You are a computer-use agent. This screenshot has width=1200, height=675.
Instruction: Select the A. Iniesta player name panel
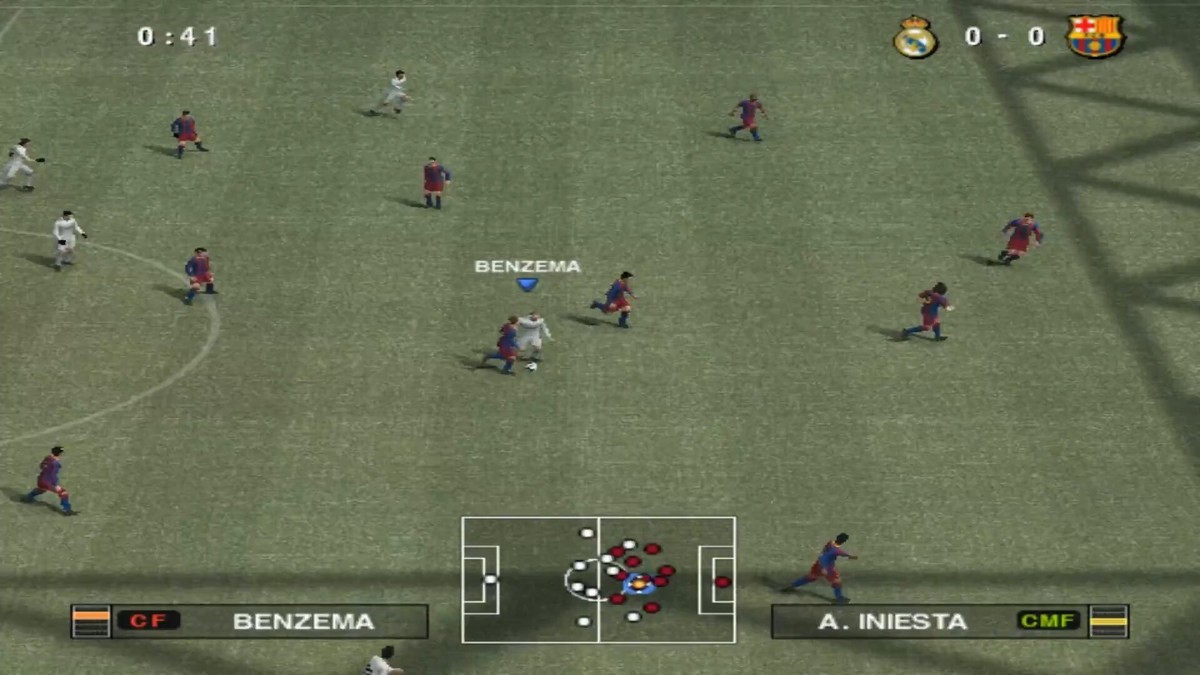coord(893,621)
